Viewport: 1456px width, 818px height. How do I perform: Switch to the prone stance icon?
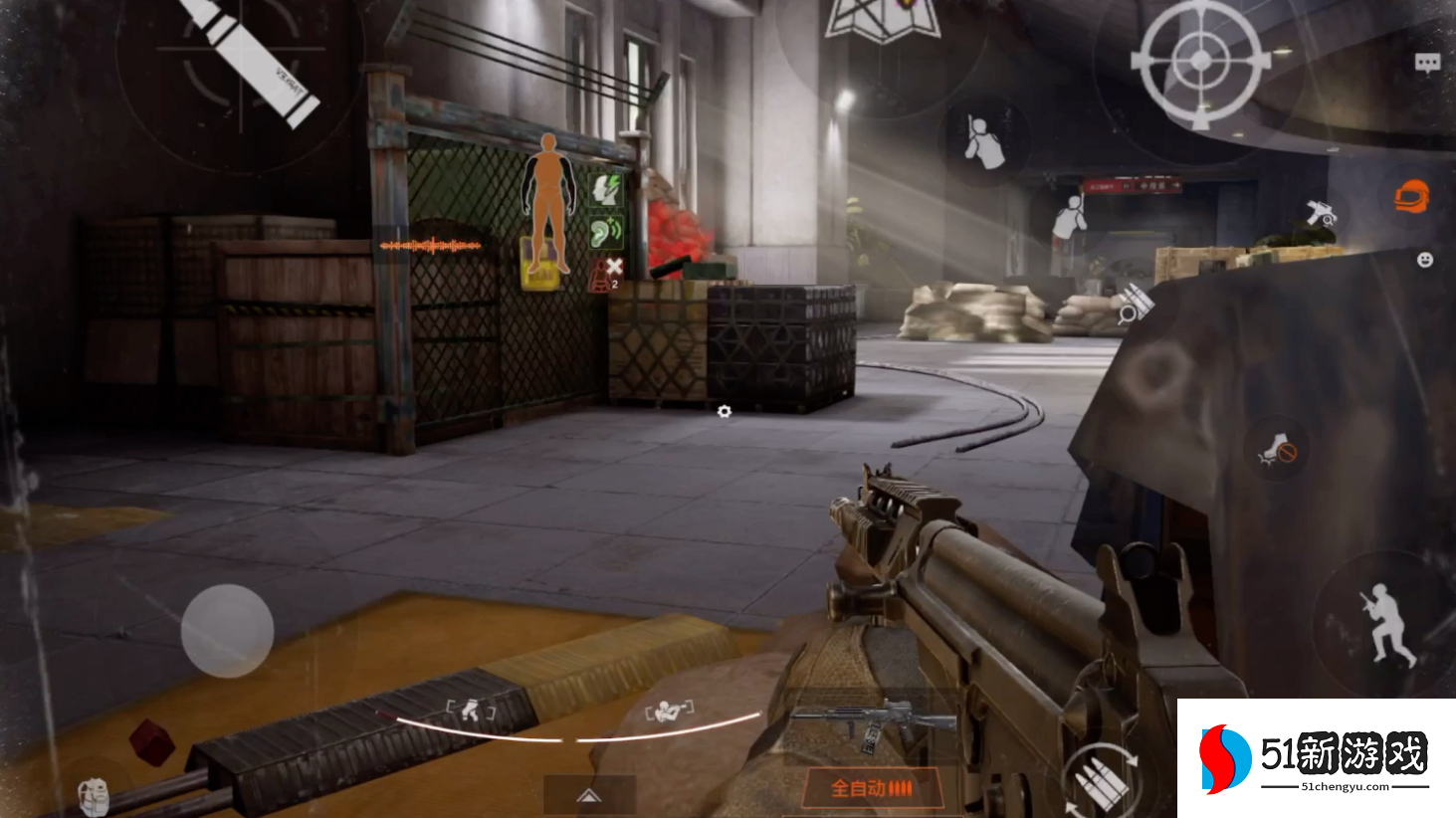[x=670, y=711]
